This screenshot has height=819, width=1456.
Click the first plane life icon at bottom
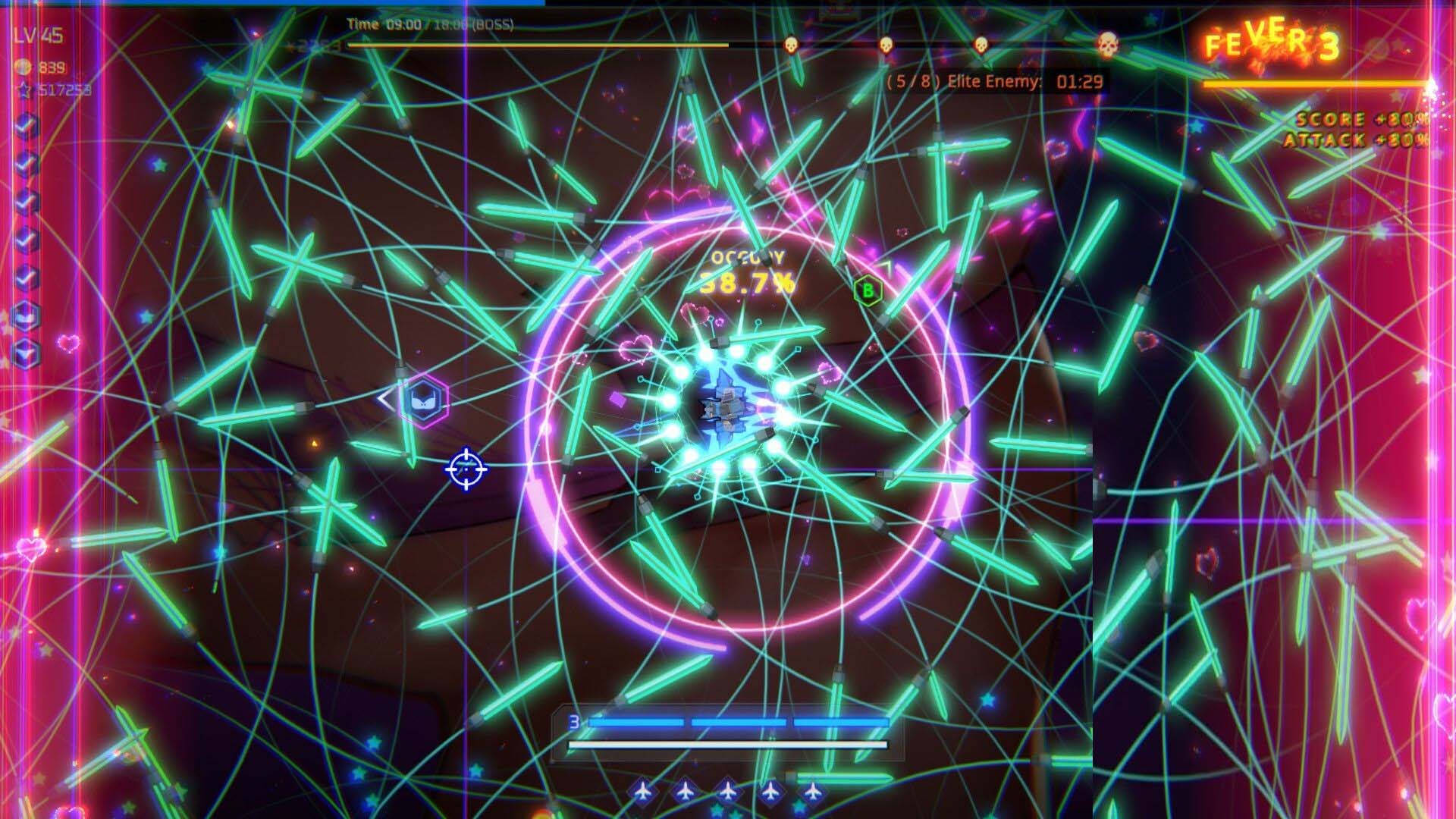(x=643, y=791)
